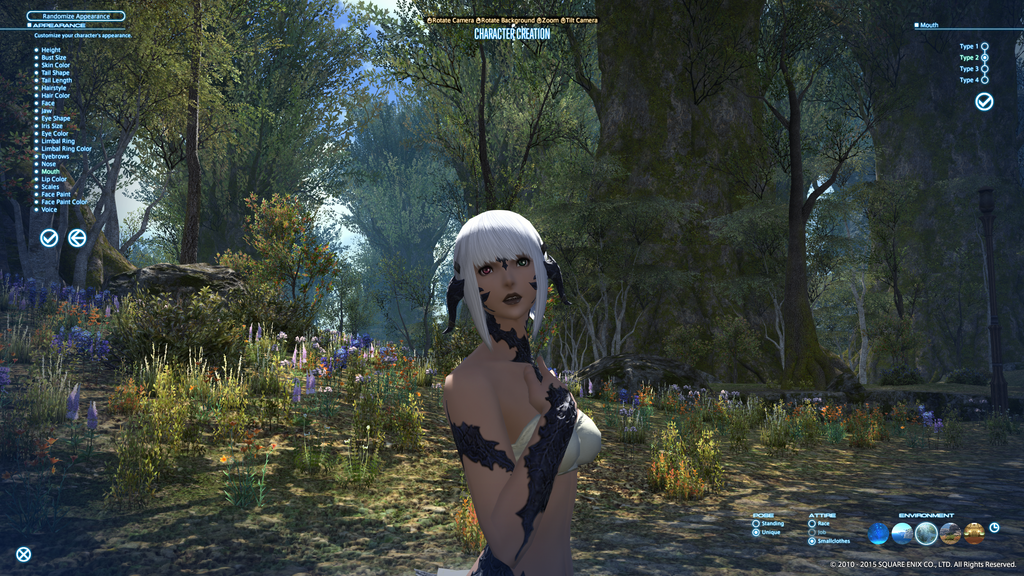This screenshot has width=1024, height=576.
Task: Click the clock icon beside the environments
Action: [994, 528]
